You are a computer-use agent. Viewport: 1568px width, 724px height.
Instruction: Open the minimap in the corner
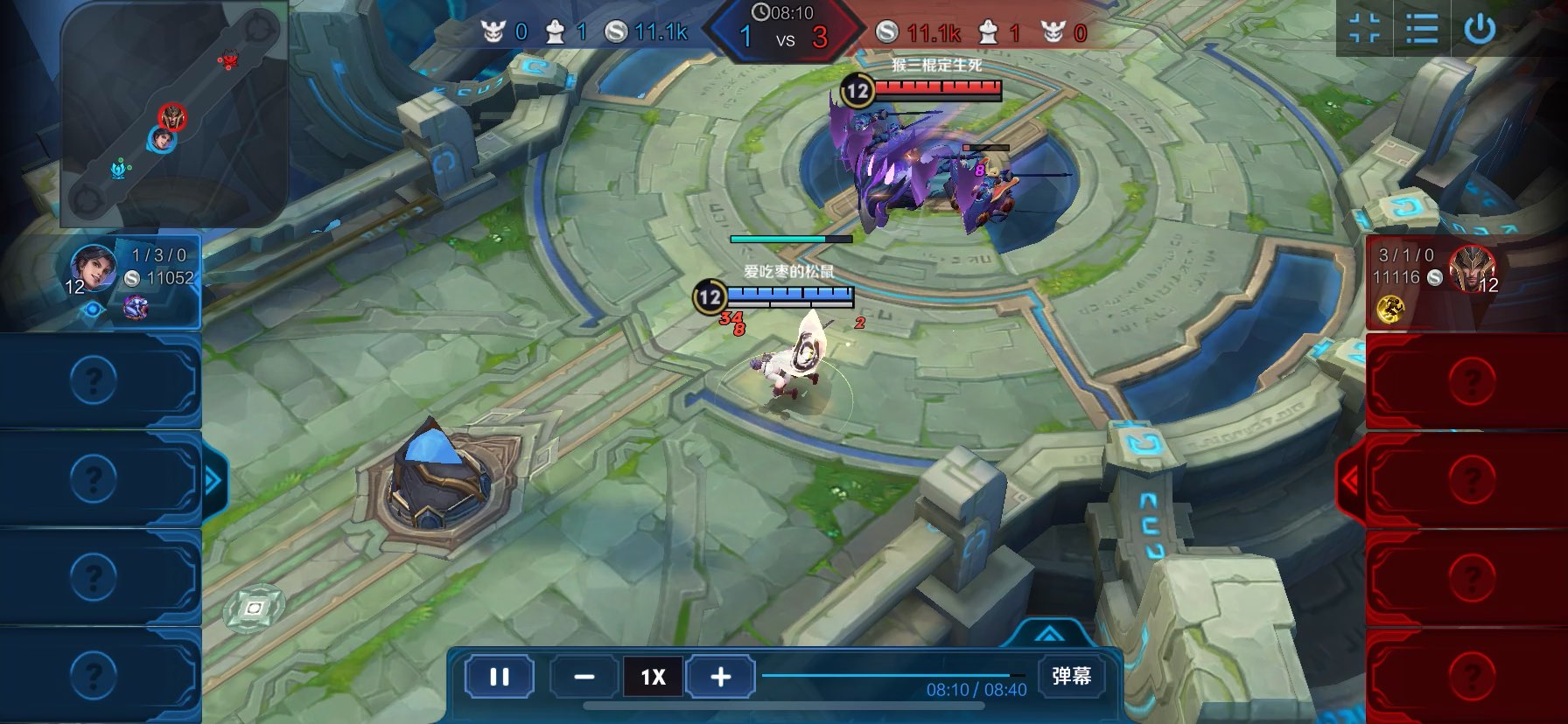pos(173,114)
